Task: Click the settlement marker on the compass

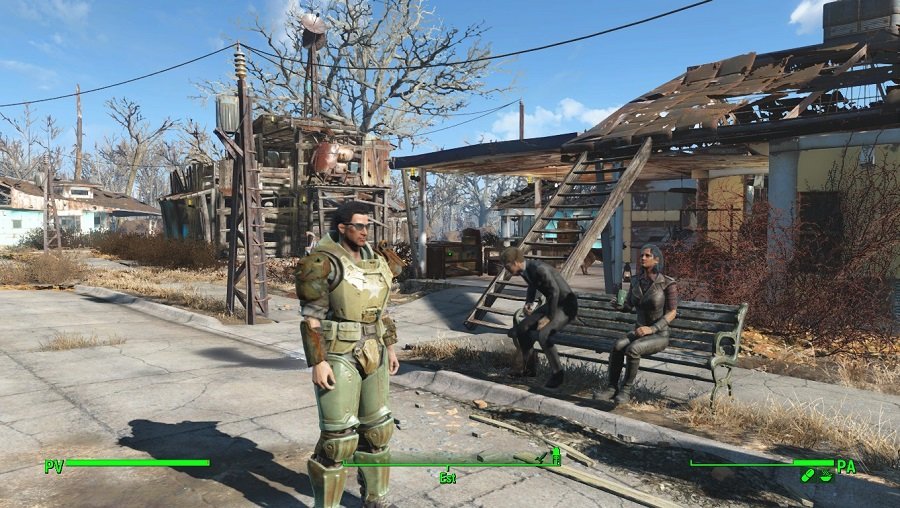Action: tap(556, 456)
